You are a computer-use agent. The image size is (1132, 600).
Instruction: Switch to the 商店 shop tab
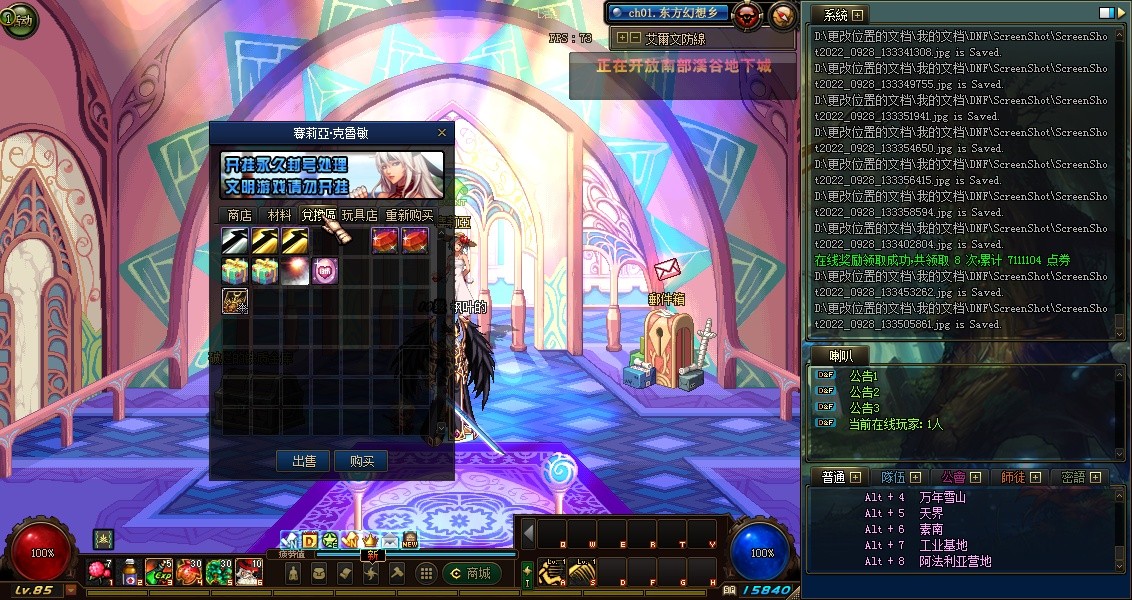coord(239,215)
